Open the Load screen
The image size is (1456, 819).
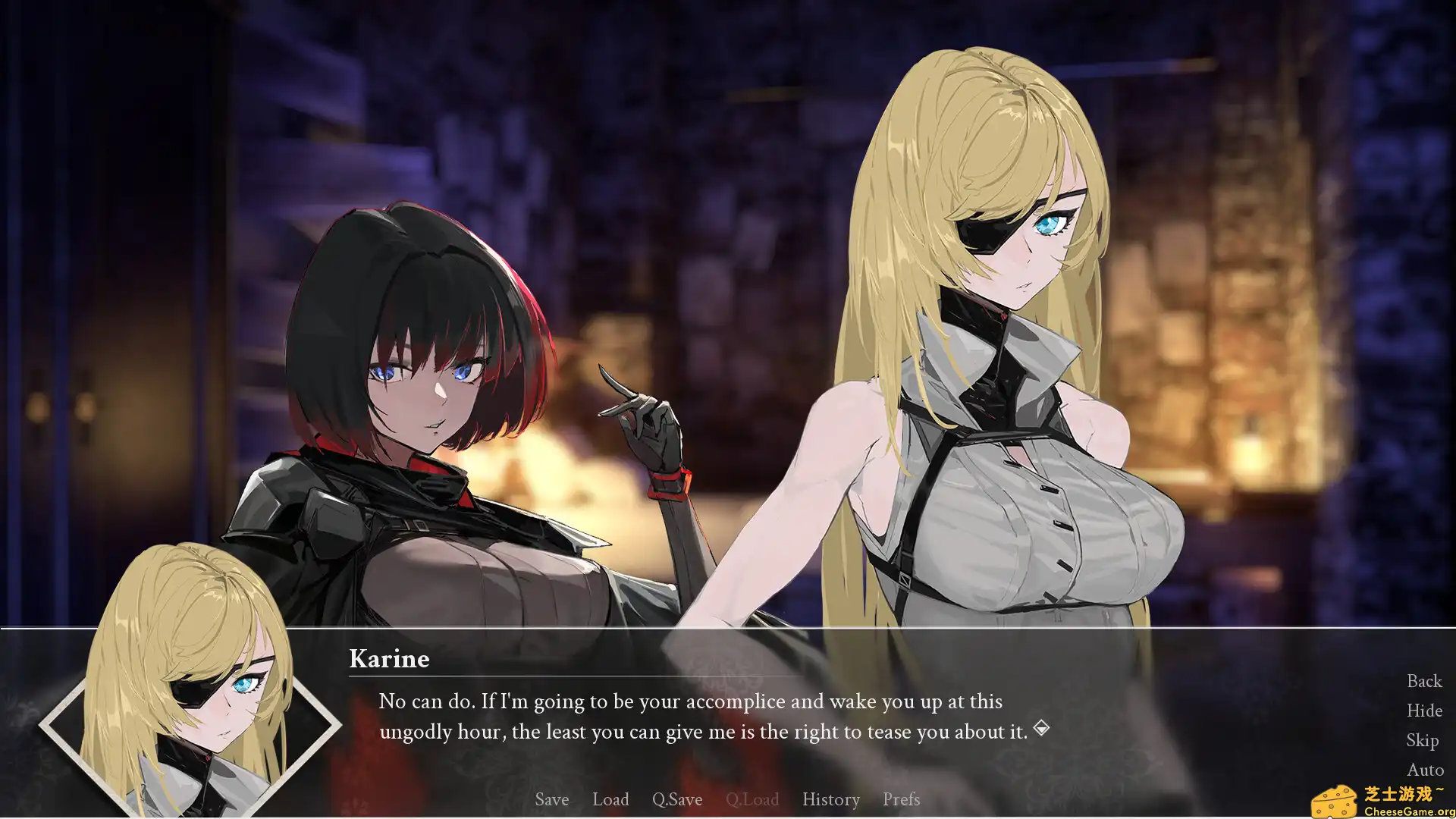click(610, 799)
